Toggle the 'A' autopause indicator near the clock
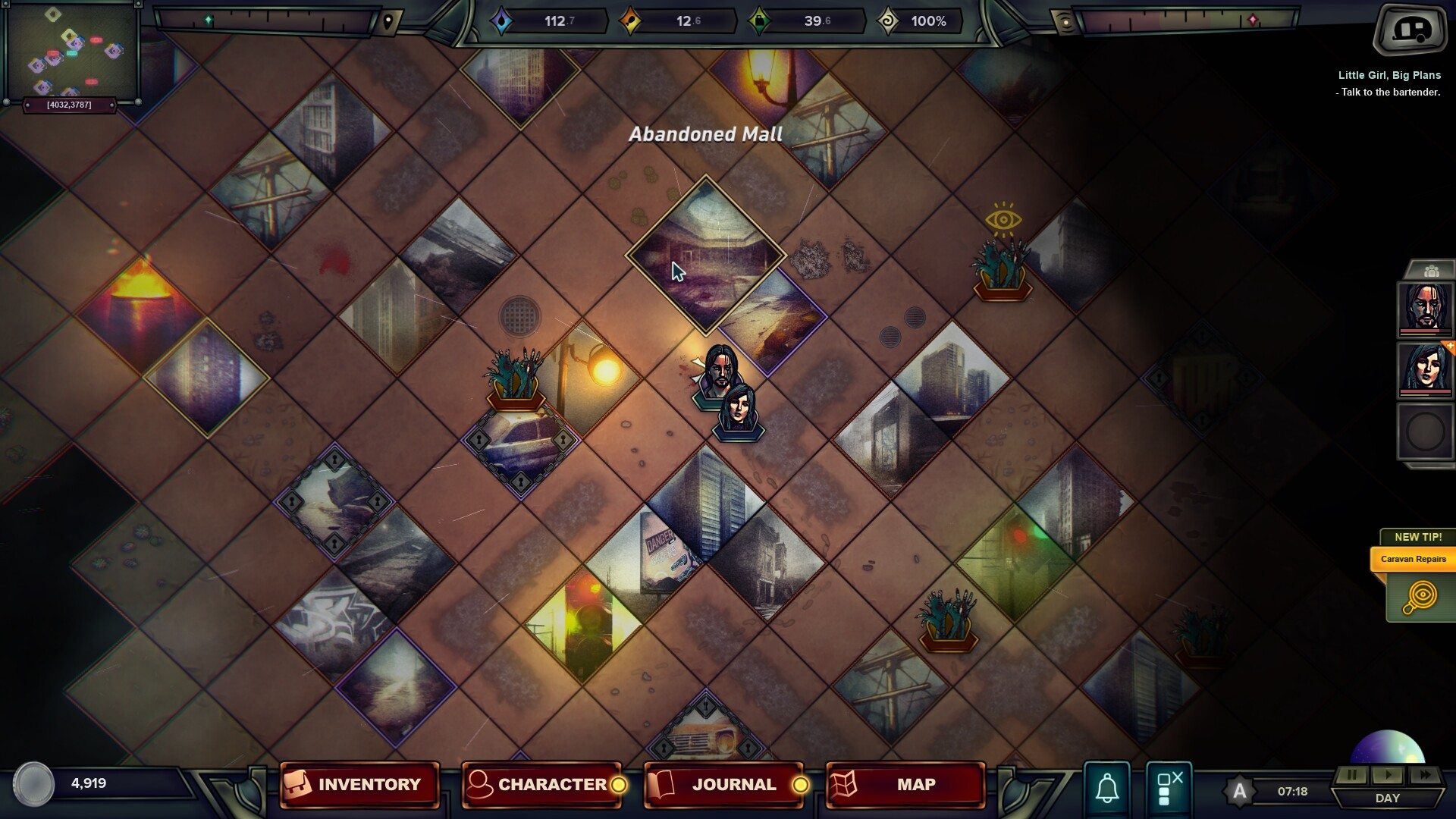1456x819 pixels. coord(1241,791)
